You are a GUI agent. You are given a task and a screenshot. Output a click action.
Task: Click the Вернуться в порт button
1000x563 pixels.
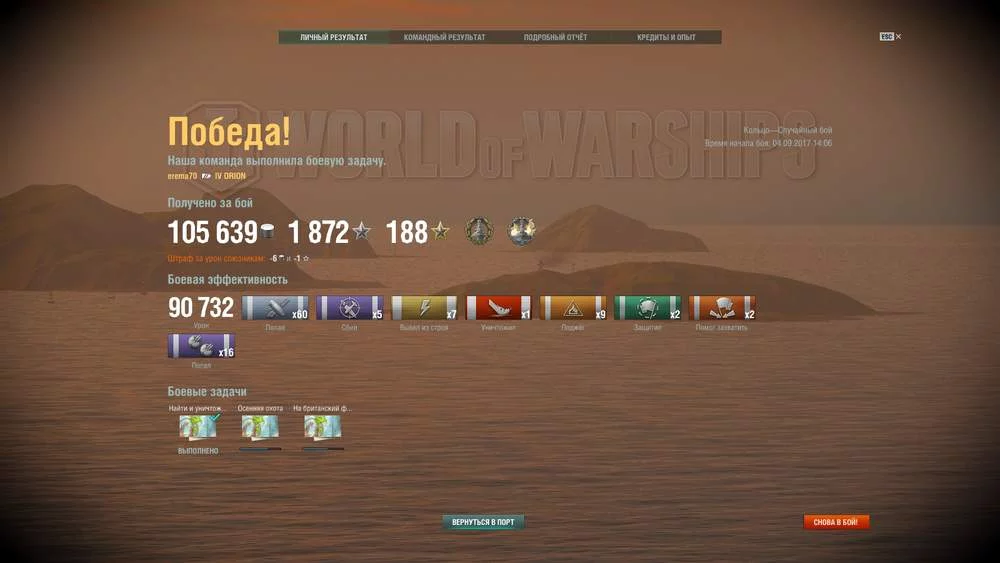pos(483,522)
